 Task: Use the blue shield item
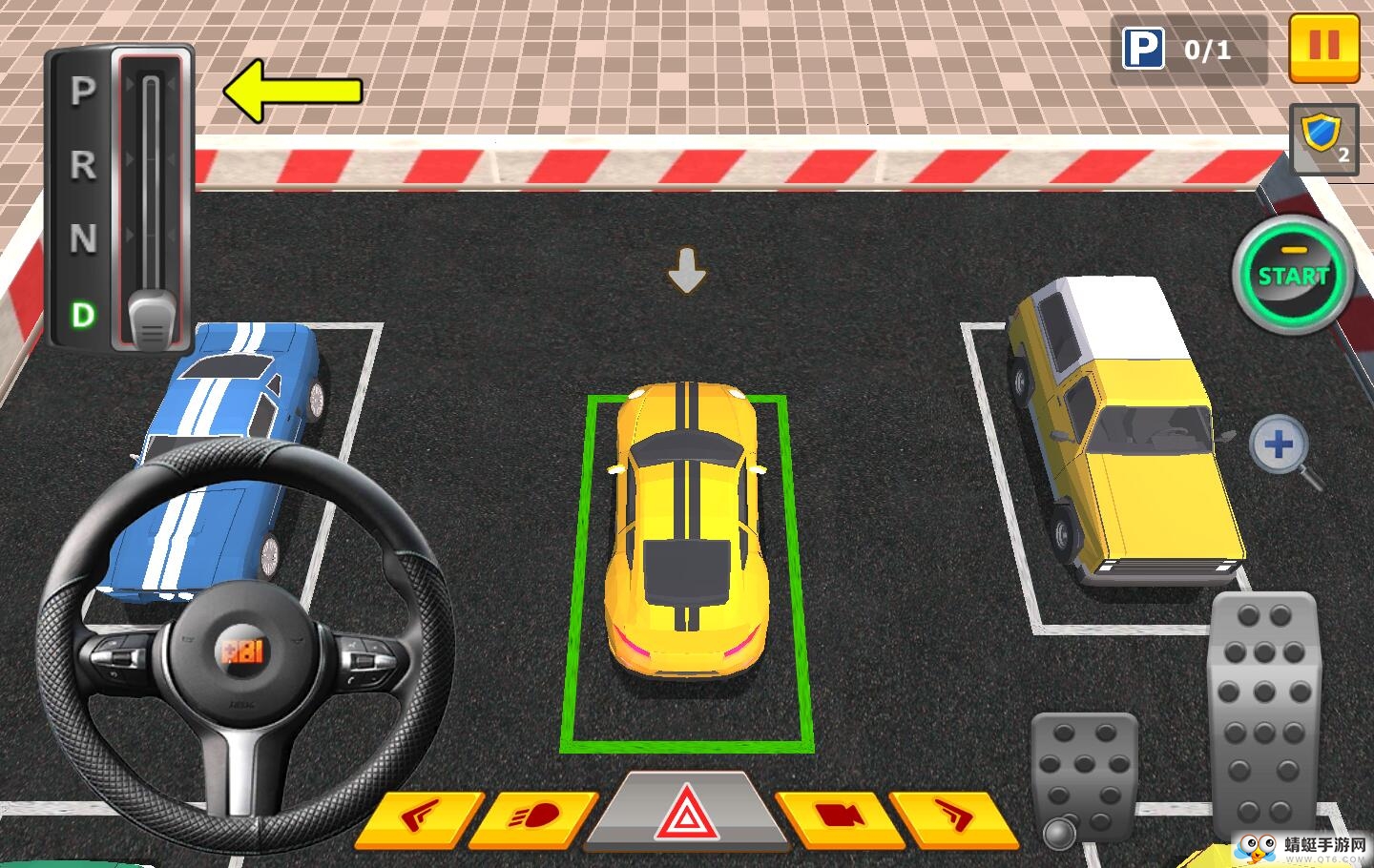tap(1323, 139)
